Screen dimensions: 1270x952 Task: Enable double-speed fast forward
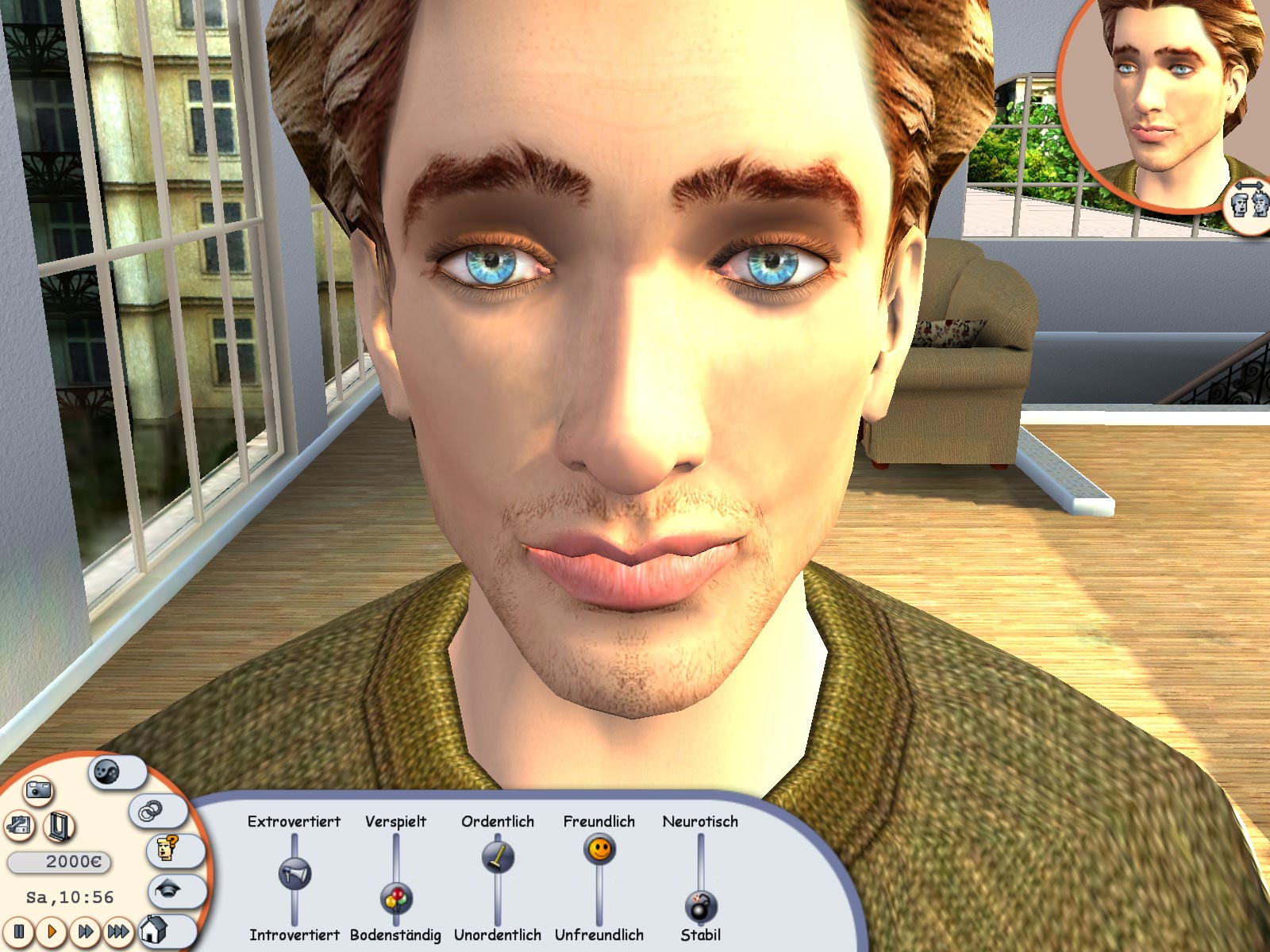84,932
